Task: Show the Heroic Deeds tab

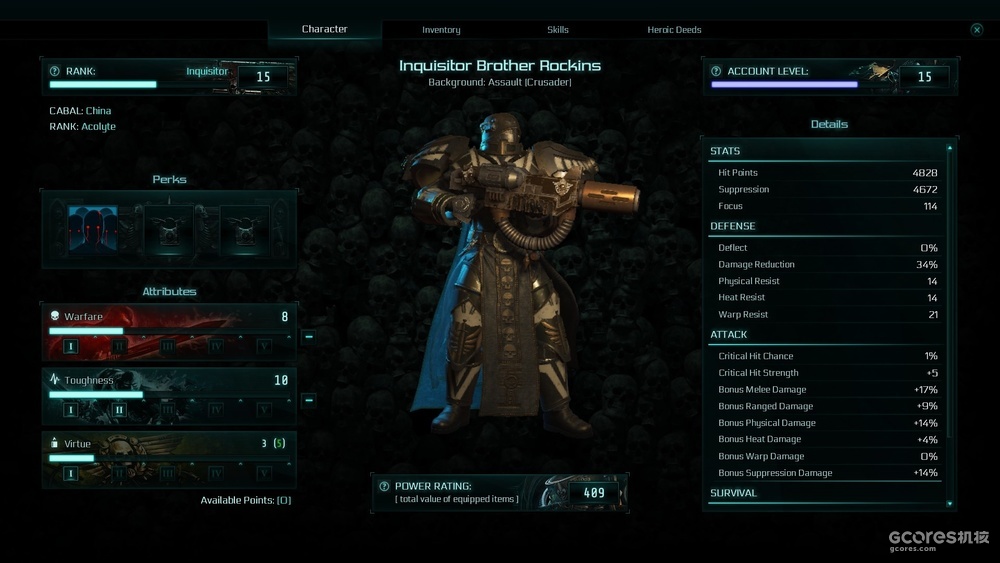Action: (x=674, y=30)
